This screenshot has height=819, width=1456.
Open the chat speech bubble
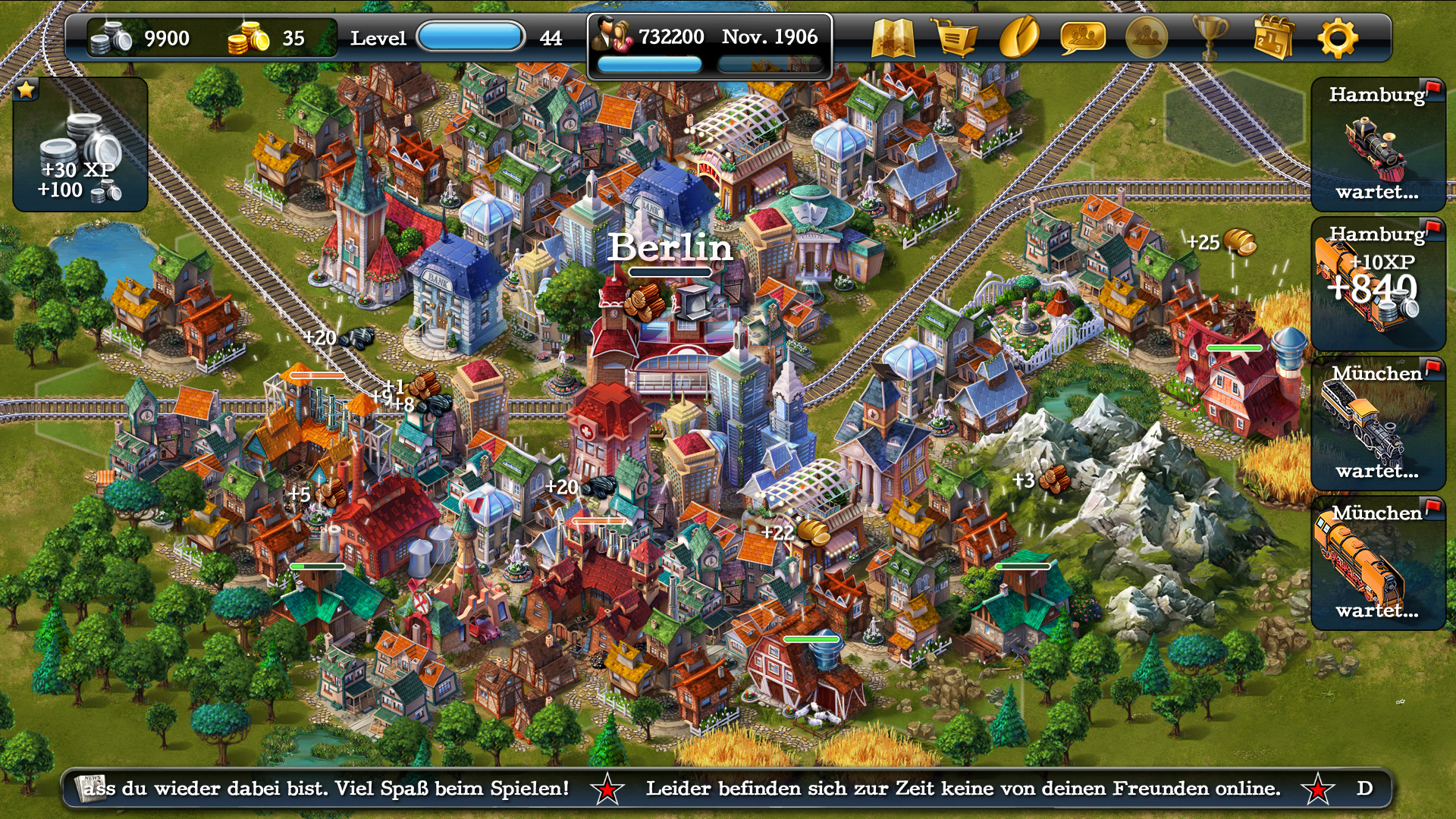click(1082, 38)
